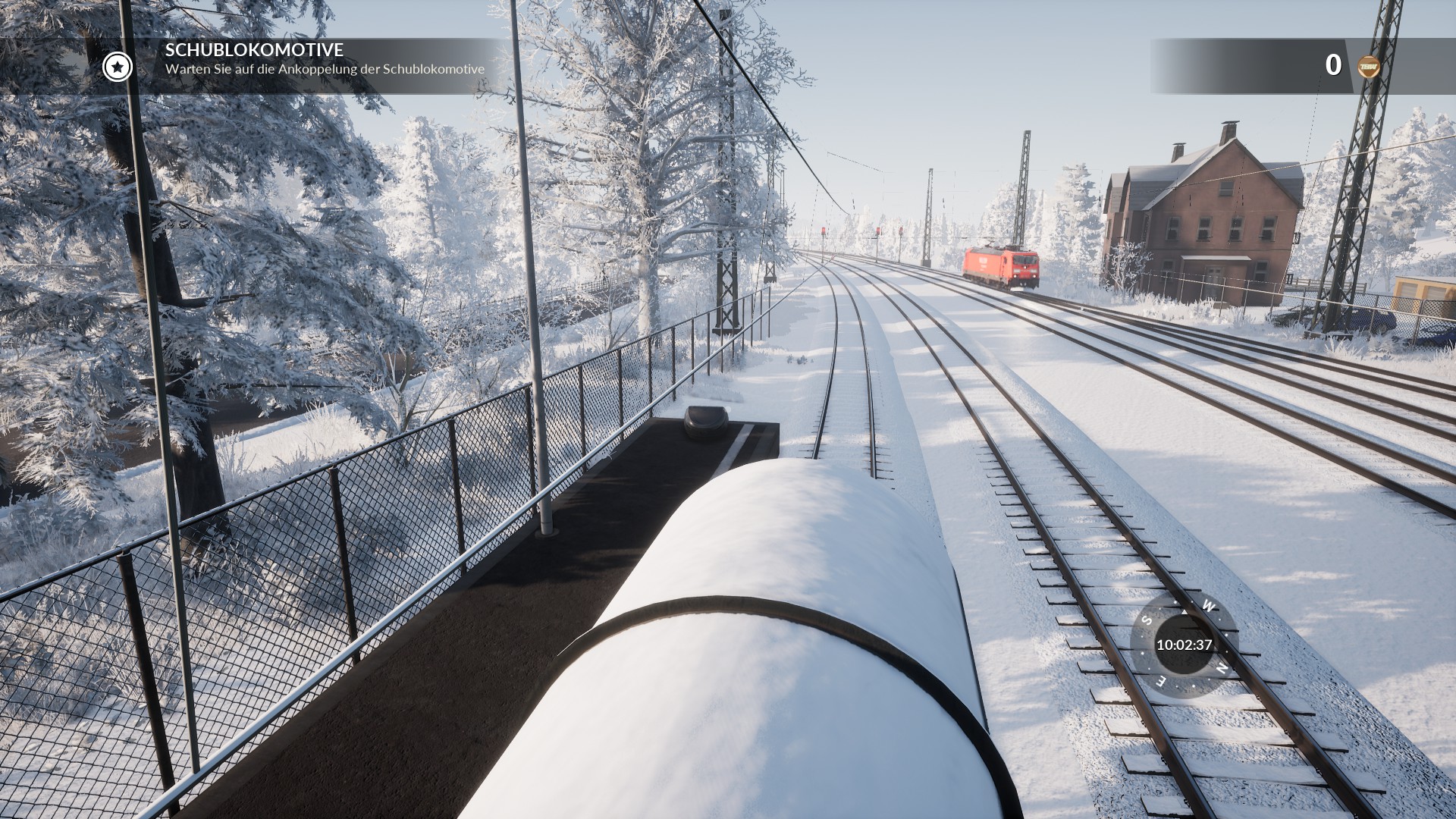Select the compass clock dial
Viewport: 1456px width, 819px height.
click(1184, 645)
